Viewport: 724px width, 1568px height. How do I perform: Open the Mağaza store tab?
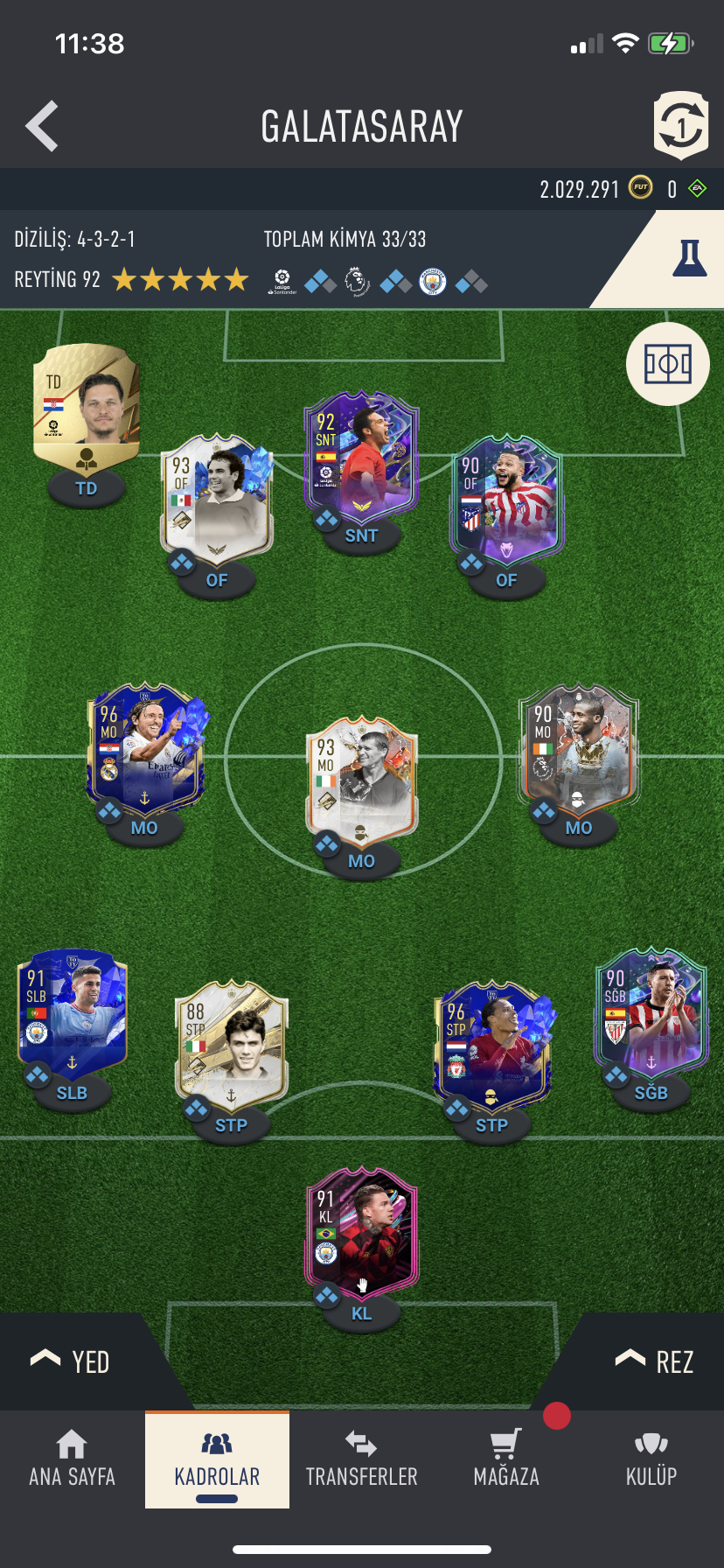click(x=506, y=1459)
